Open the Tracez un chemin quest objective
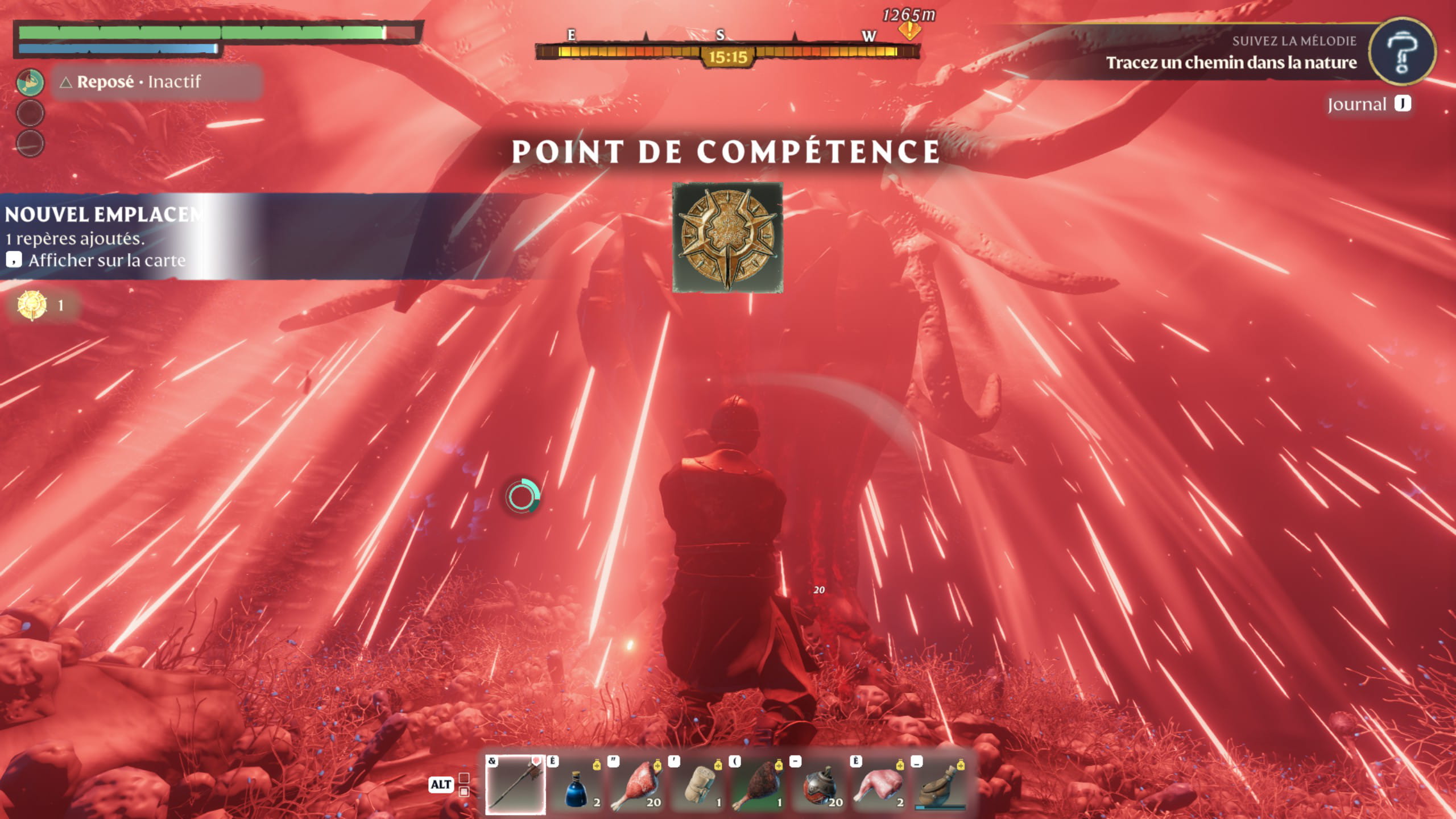This screenshot has width=1456, height=819. click(x=1231, y=63)
